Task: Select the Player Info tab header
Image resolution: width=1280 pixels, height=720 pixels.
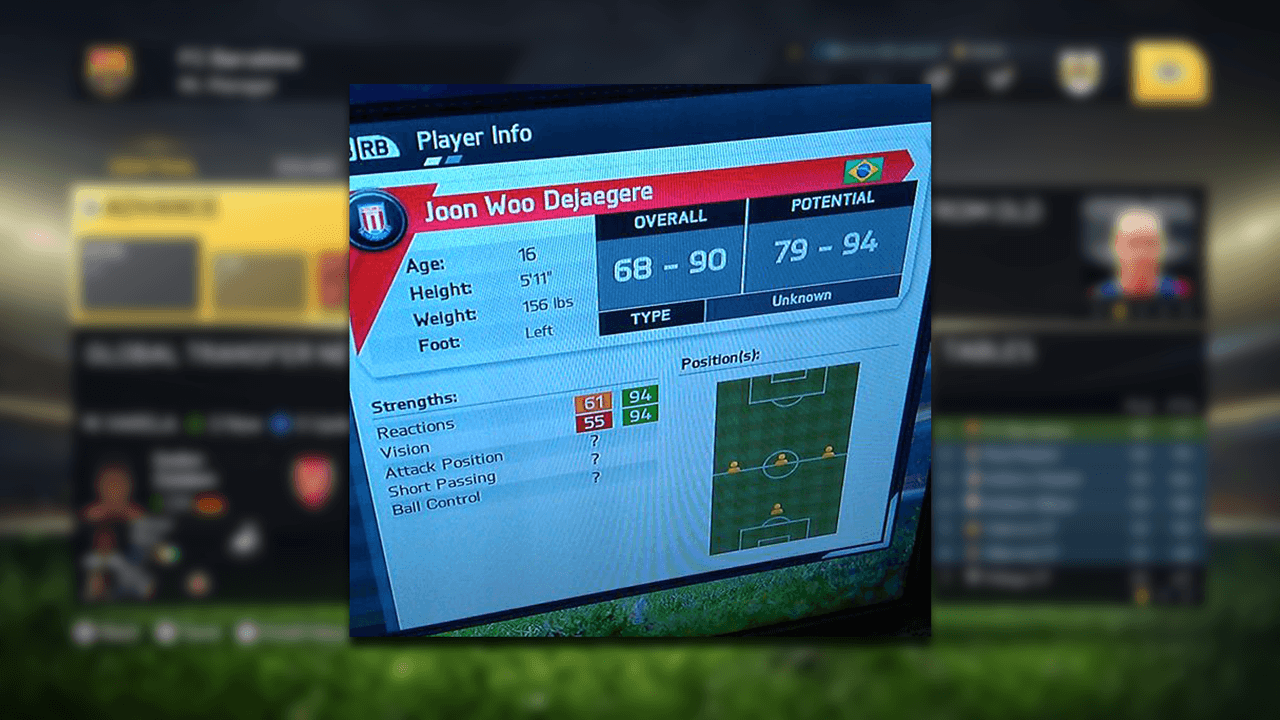Action: [473, 137]
